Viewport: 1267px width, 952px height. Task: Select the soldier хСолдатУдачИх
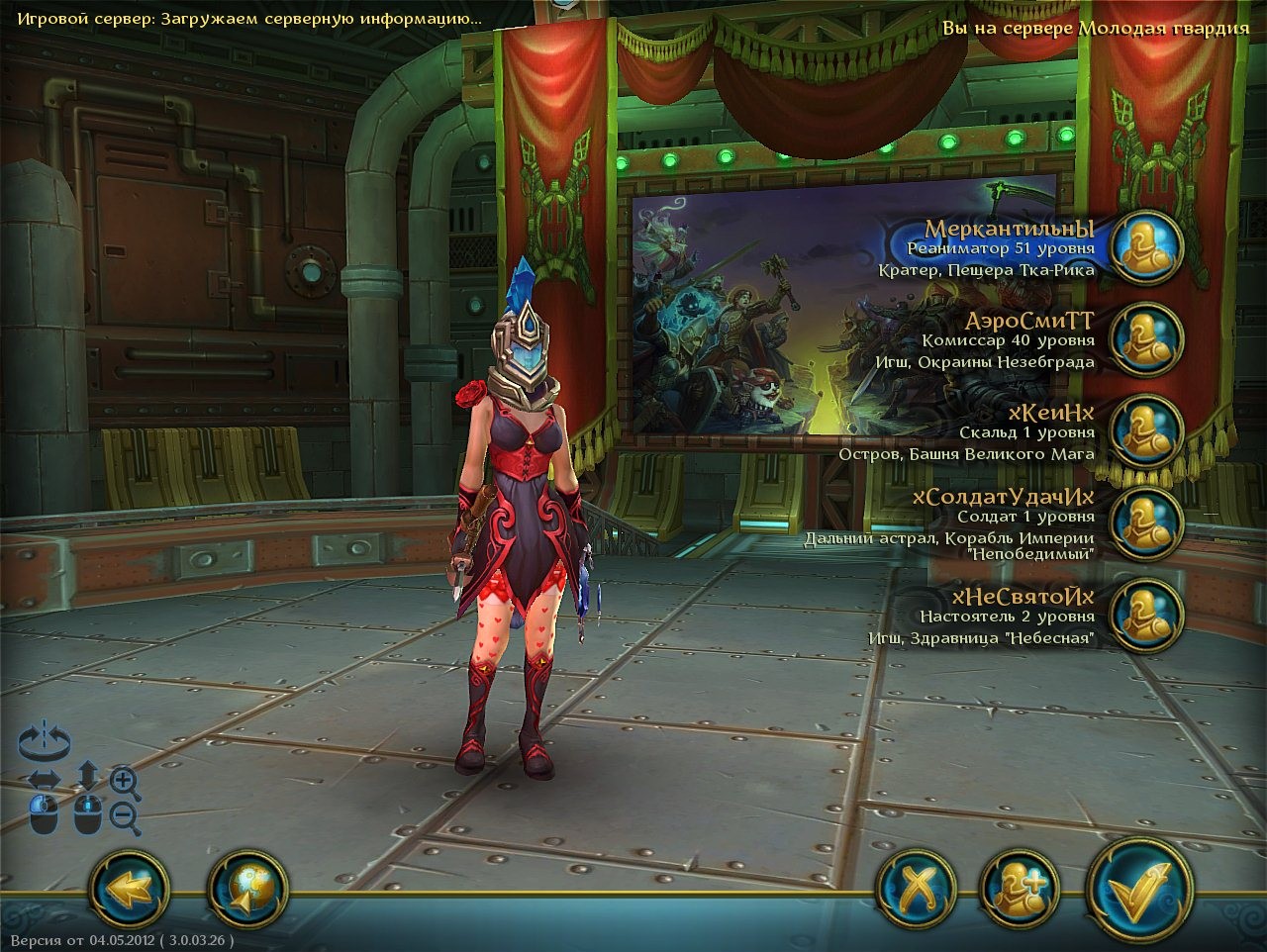pos(1146,522)
